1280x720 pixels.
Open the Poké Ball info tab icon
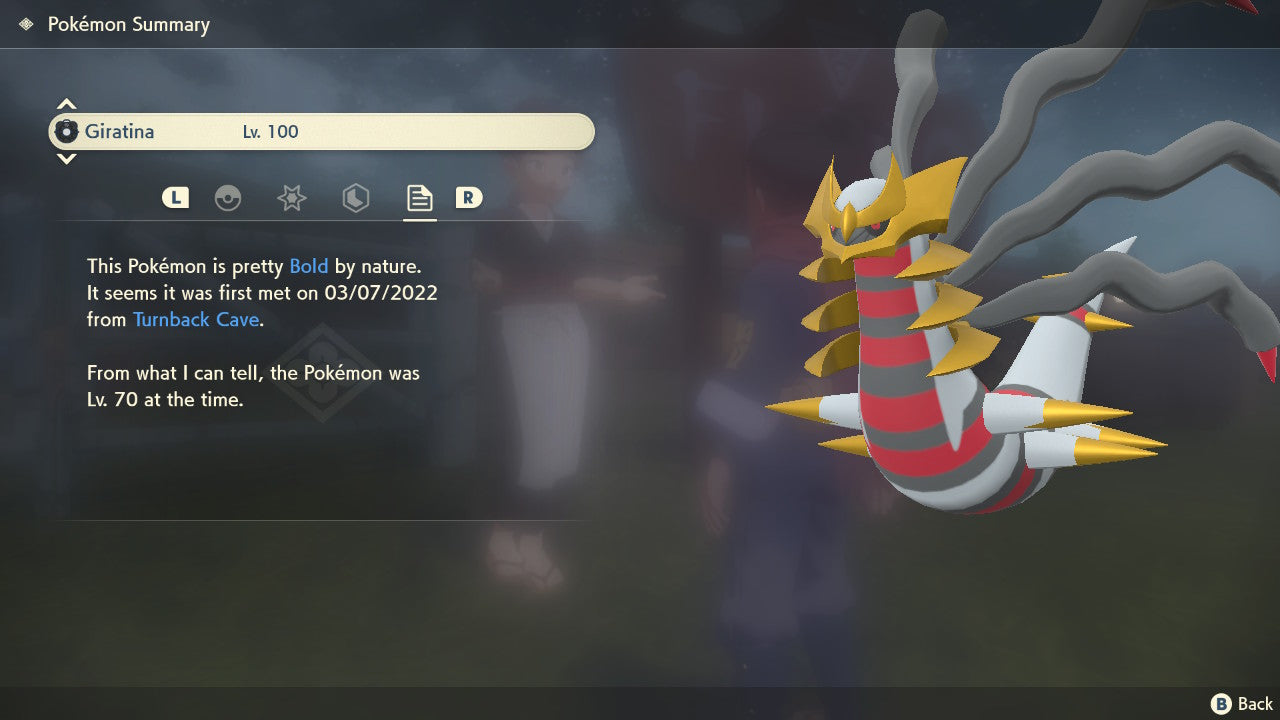pos(229,198)
